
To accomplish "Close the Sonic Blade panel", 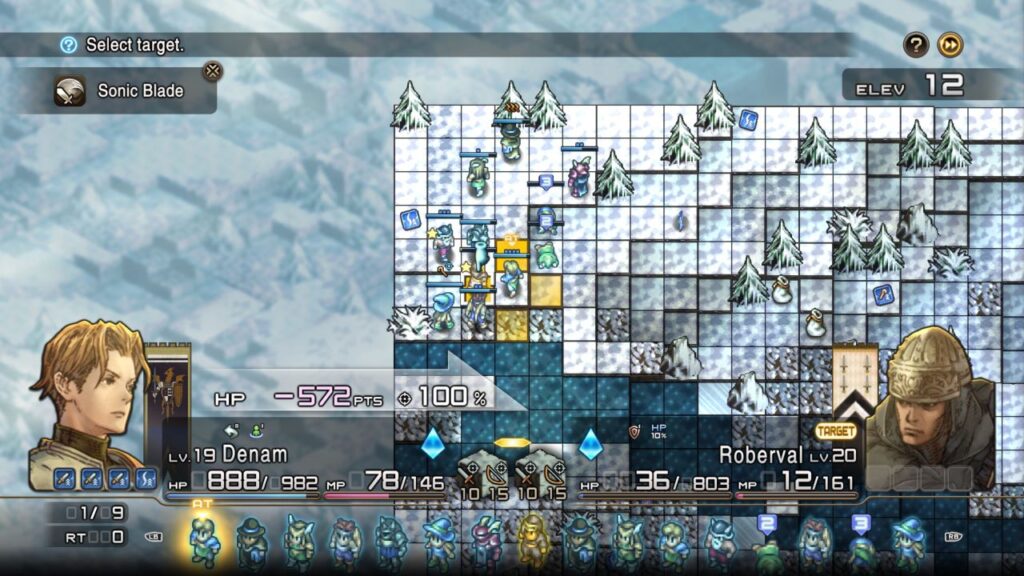I will pyautogui.click(x=212, y=71).
